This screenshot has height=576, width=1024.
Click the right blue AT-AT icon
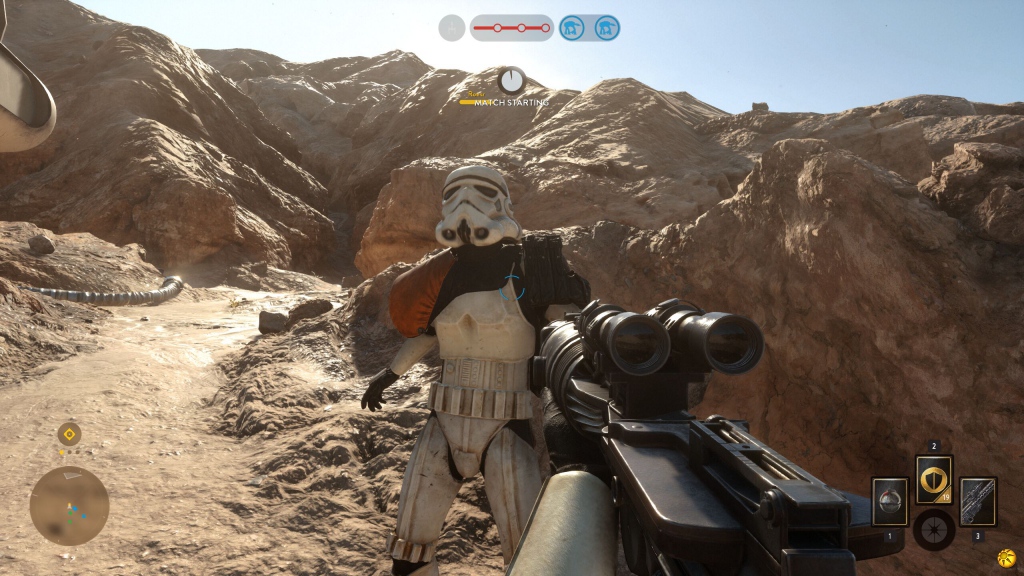pyautogui.click(x=606, y=28)
